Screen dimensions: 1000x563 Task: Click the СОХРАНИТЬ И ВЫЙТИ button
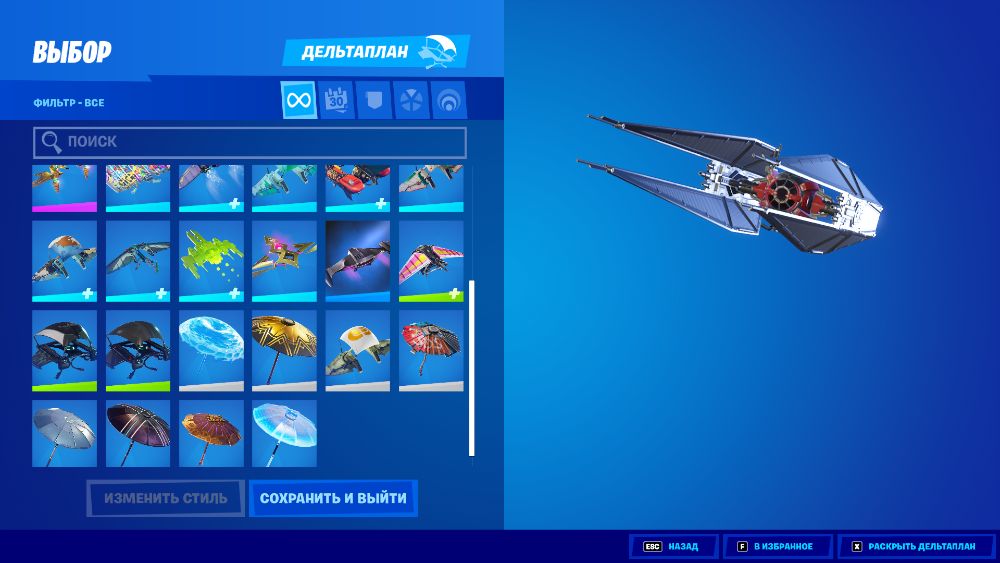[x=333, y=498]
